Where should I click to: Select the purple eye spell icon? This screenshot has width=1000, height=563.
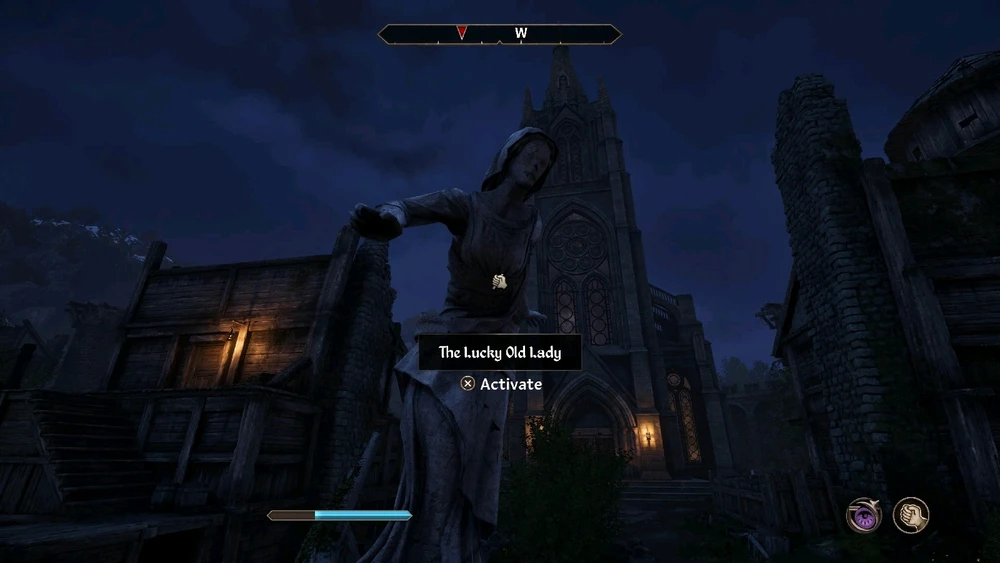coord(864,515)
